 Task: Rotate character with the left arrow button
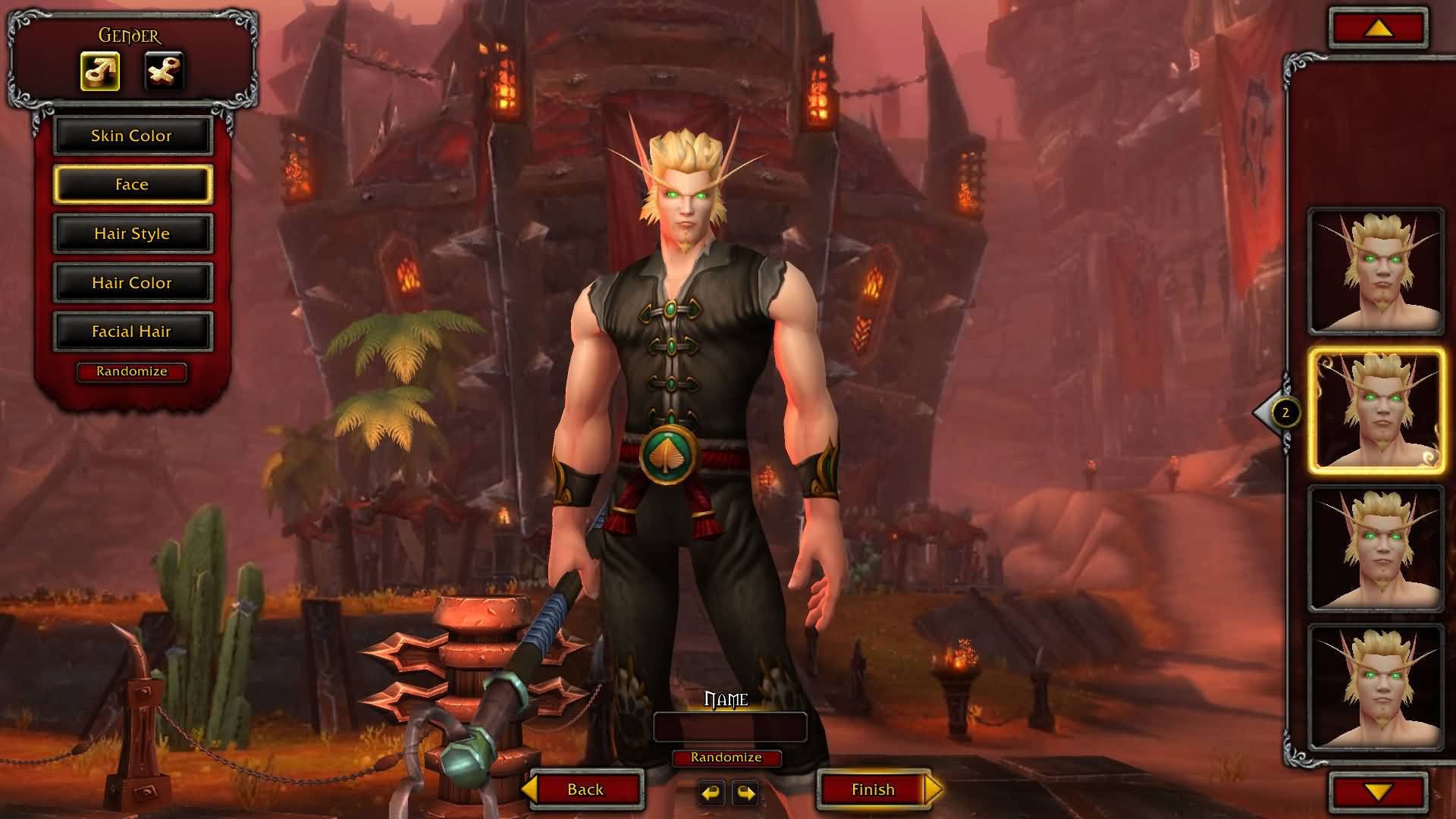point(711,793)
